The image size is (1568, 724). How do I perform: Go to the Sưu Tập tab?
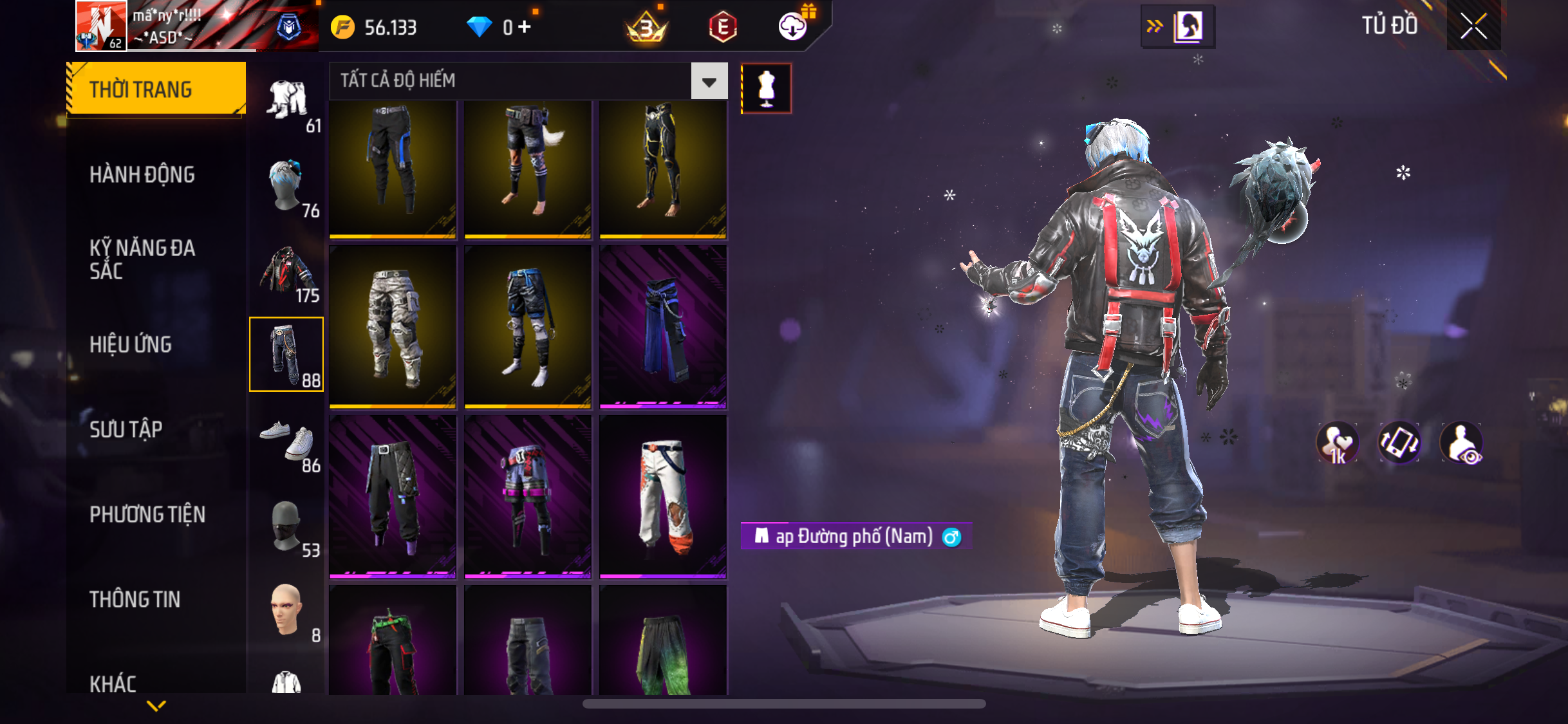click(x=126, y=429)
